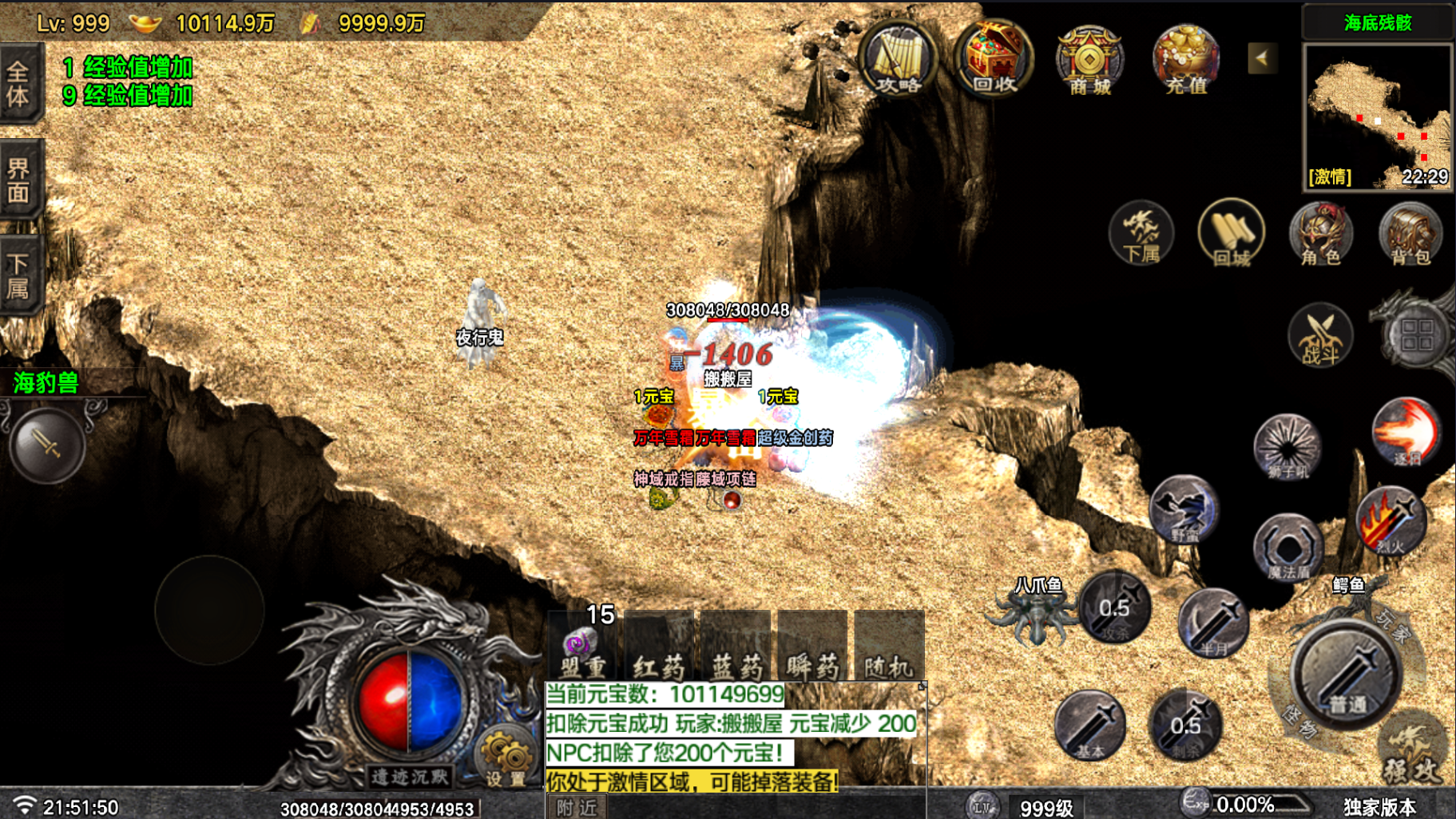Open the 背包 backpack
Viewport: 1456px width, 819px height.
pyautogui.click(x=1410, y=234)
